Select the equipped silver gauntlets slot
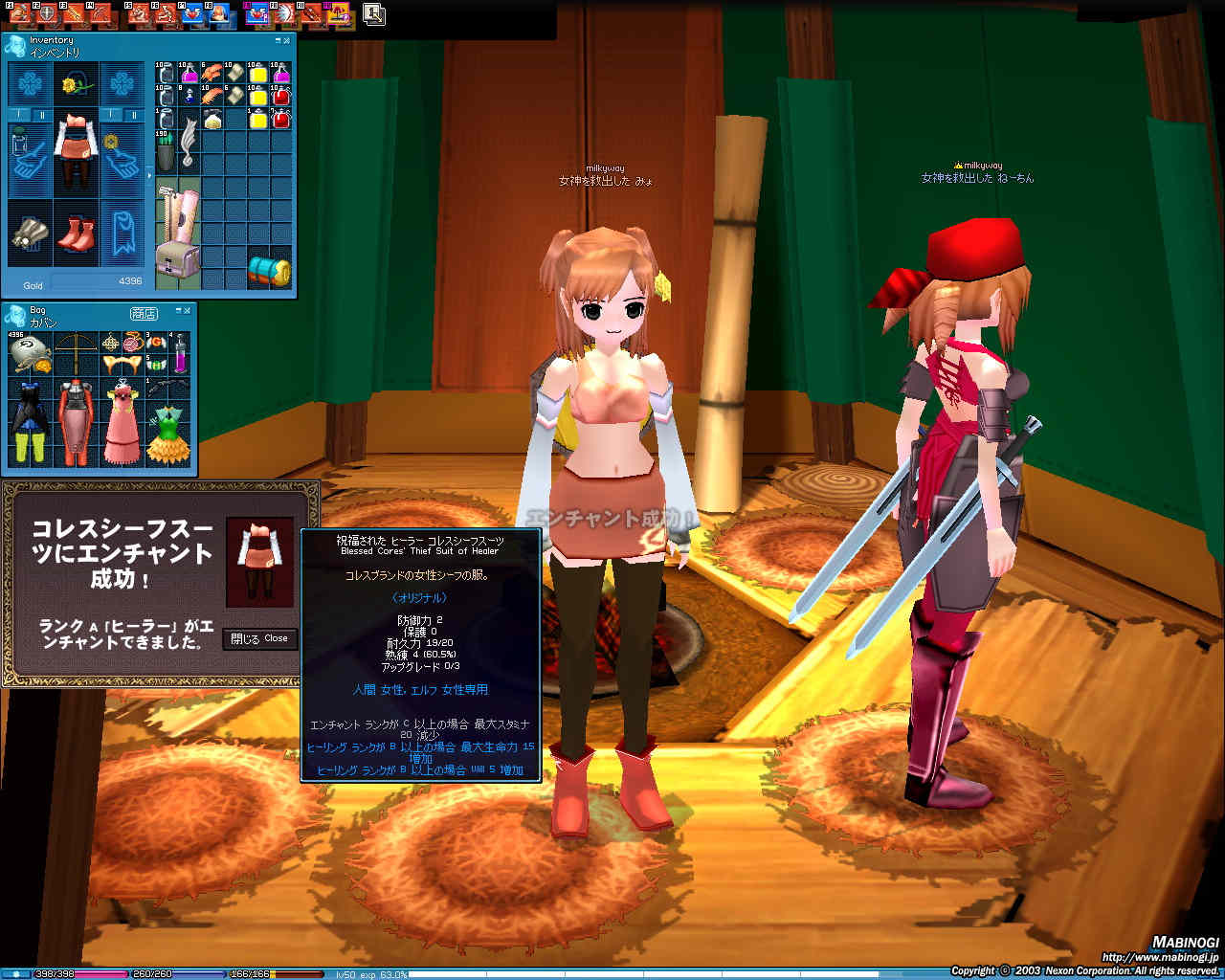Screen dimensions: 1225x980 click(x=31, y=234)
